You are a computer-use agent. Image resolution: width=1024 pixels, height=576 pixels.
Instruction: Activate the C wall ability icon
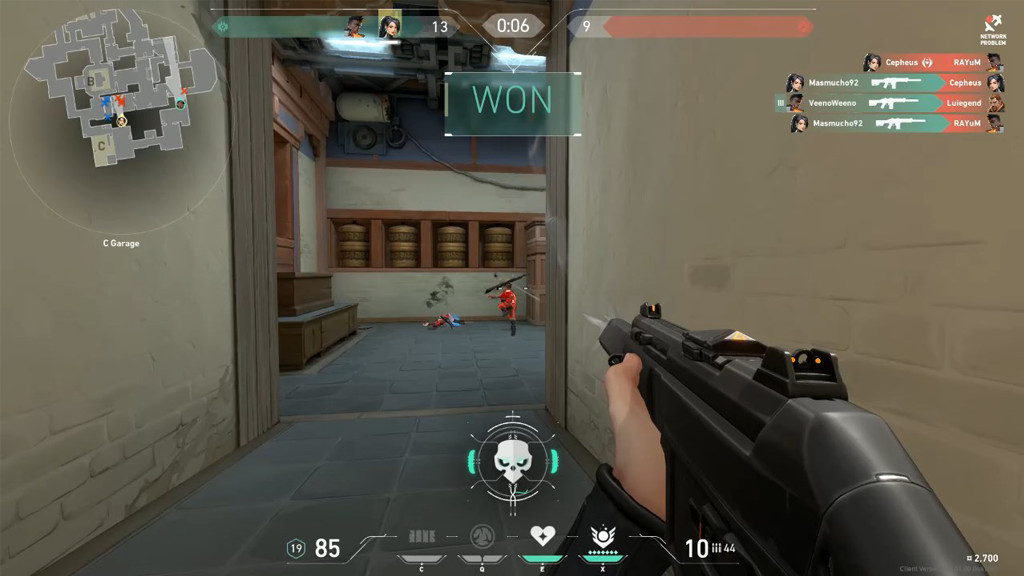click(421, 537)
